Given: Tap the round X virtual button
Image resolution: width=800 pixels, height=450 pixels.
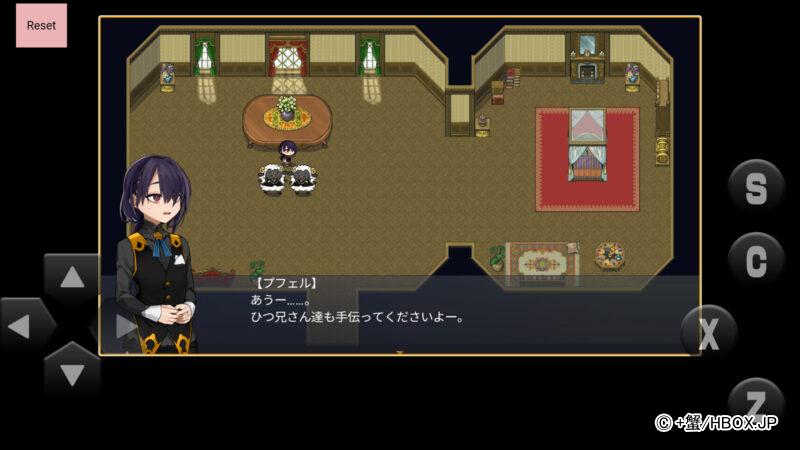Looking at the screenshot, I should [709, 333].
